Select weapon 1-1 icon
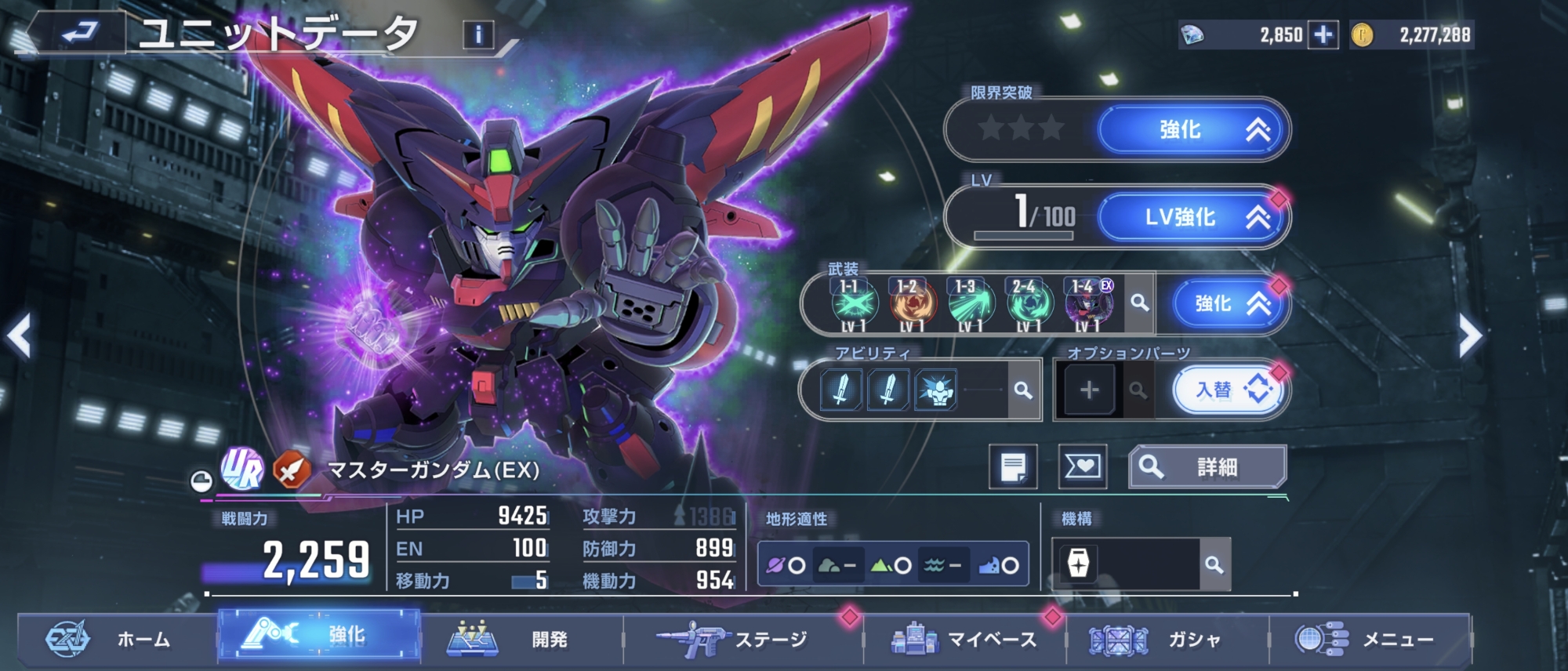 tap(853, 303)
